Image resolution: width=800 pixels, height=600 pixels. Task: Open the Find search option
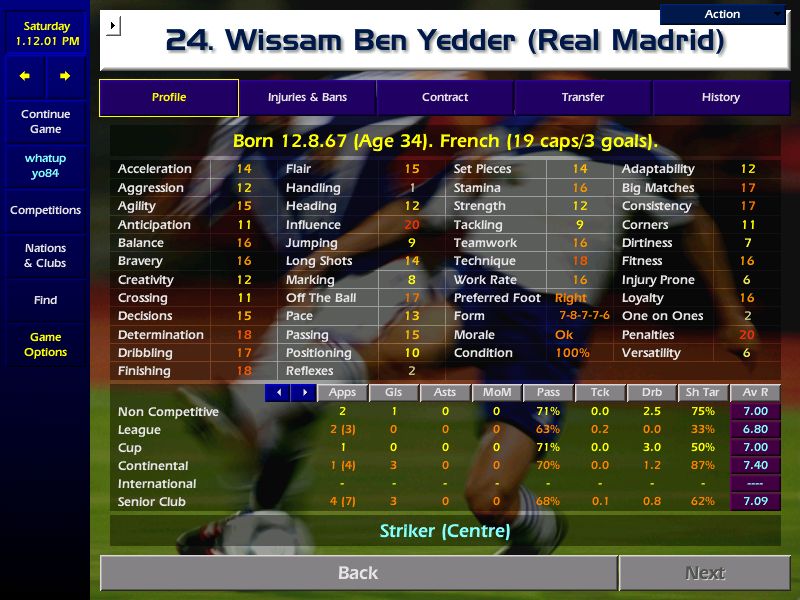(45, 300)
